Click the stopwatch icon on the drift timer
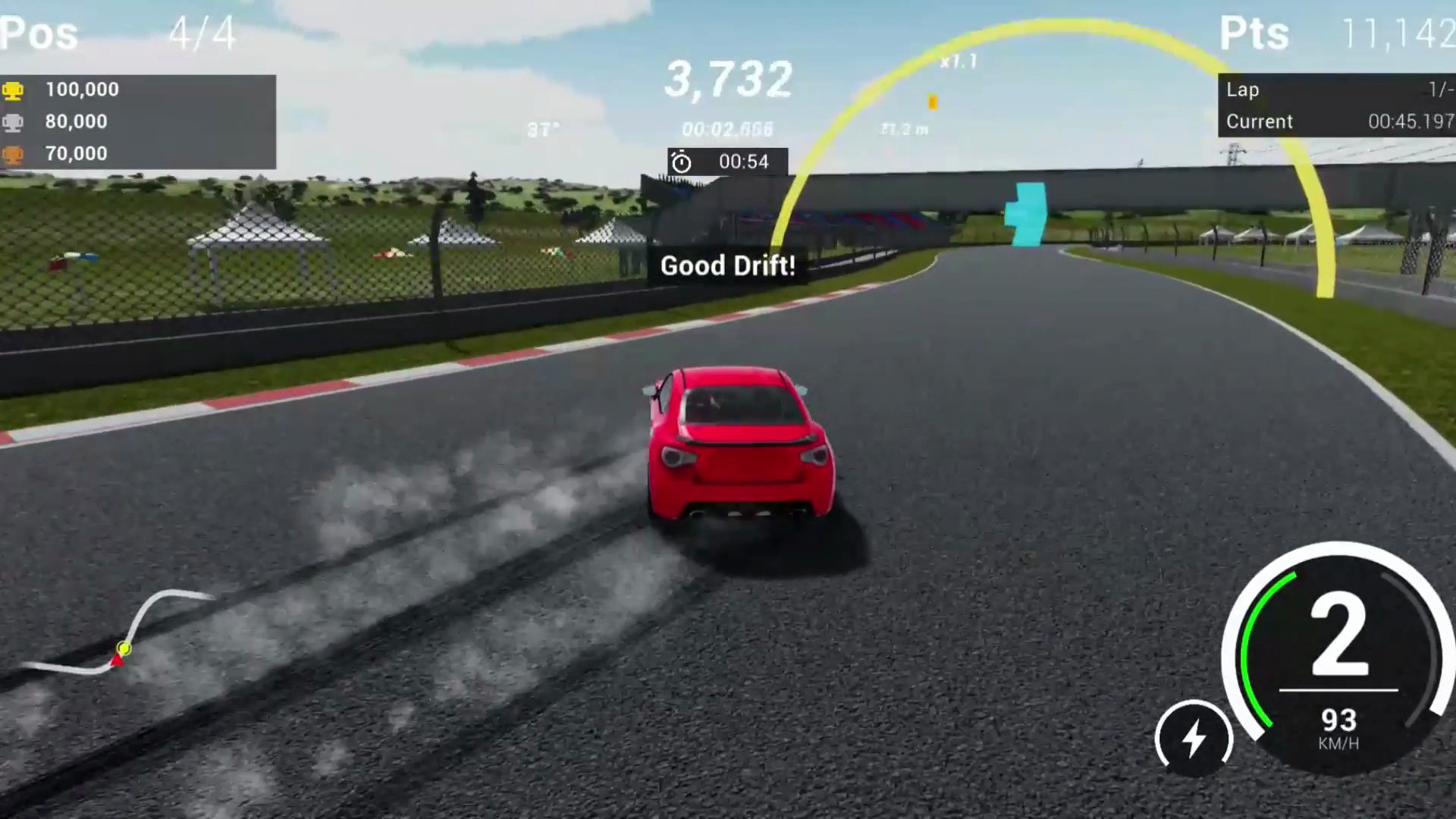Viewport: 1456px width, 819px height. tap(681, 162)
